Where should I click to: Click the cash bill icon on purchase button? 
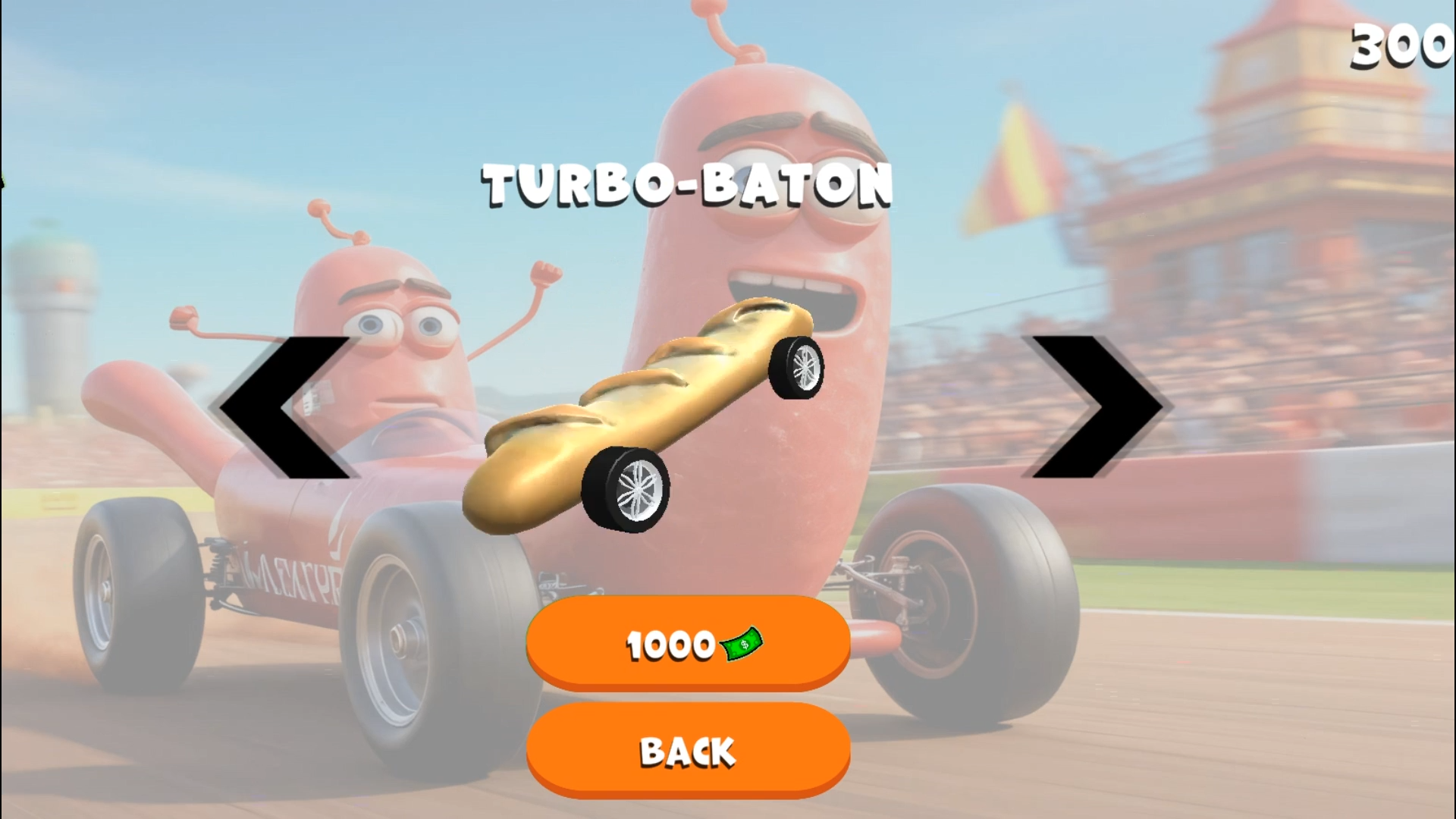point(742,645)
